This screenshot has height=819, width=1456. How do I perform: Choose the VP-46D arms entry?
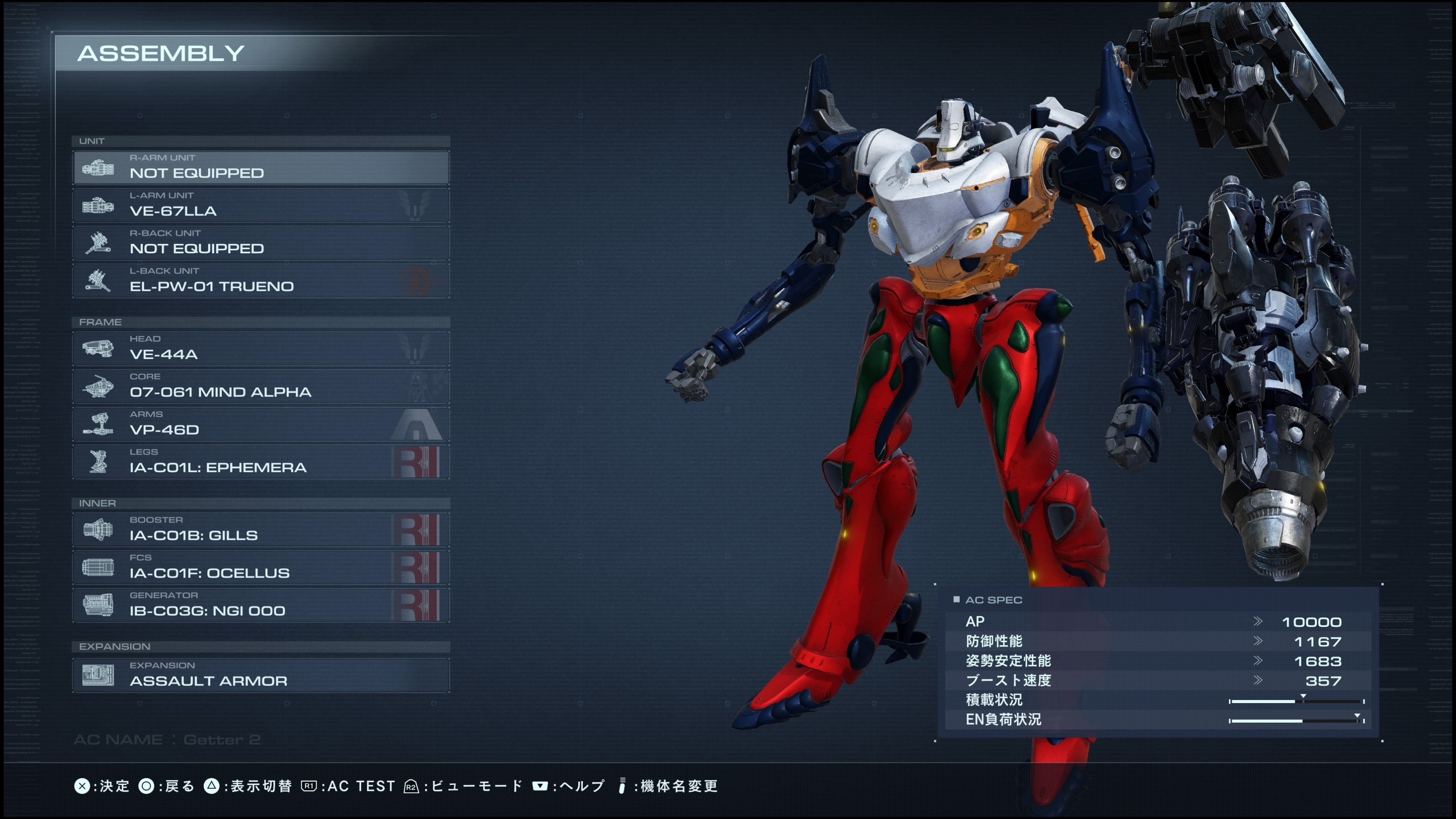260,424
